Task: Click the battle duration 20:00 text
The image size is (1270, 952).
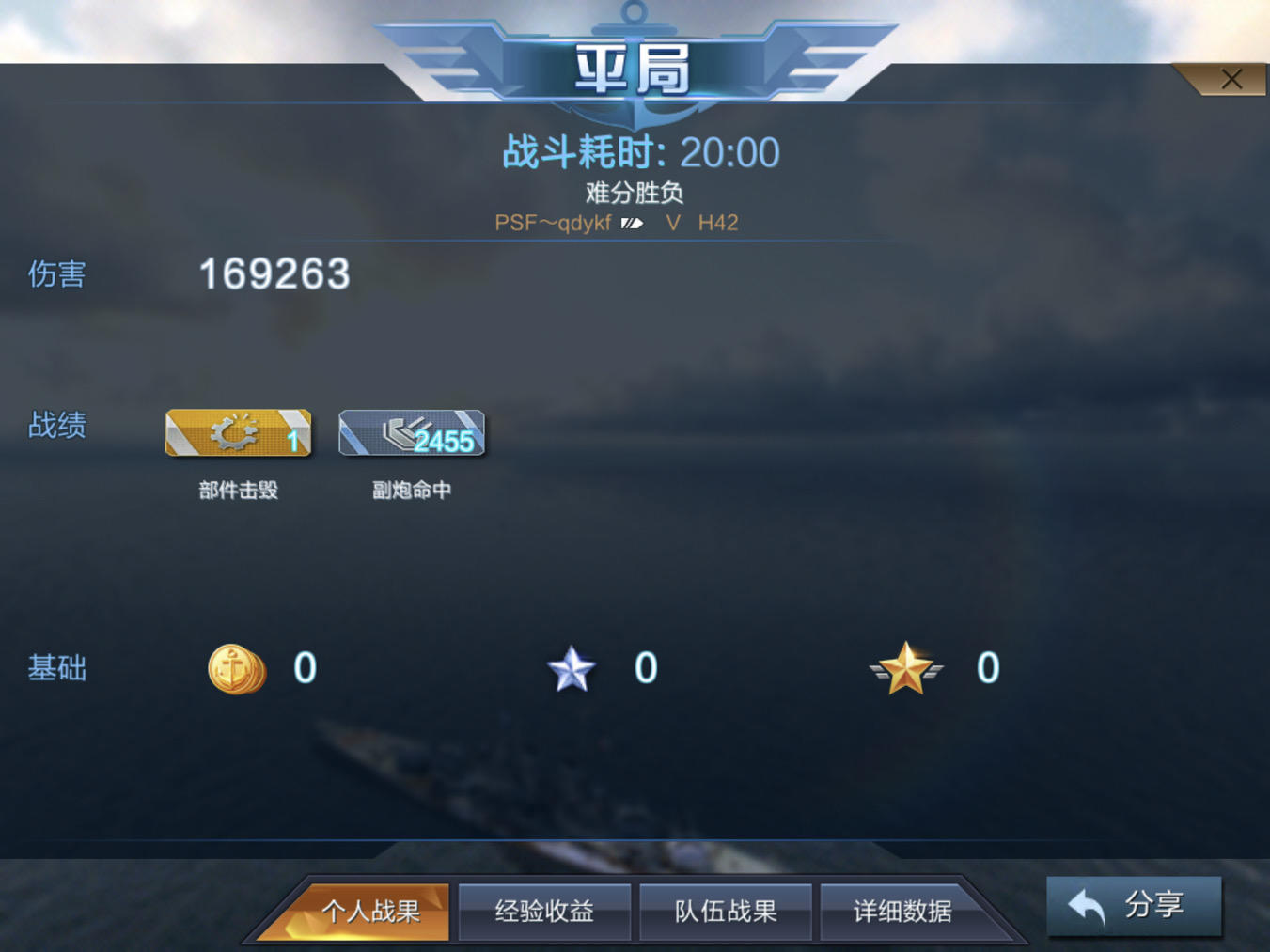Action: point(639,151)
